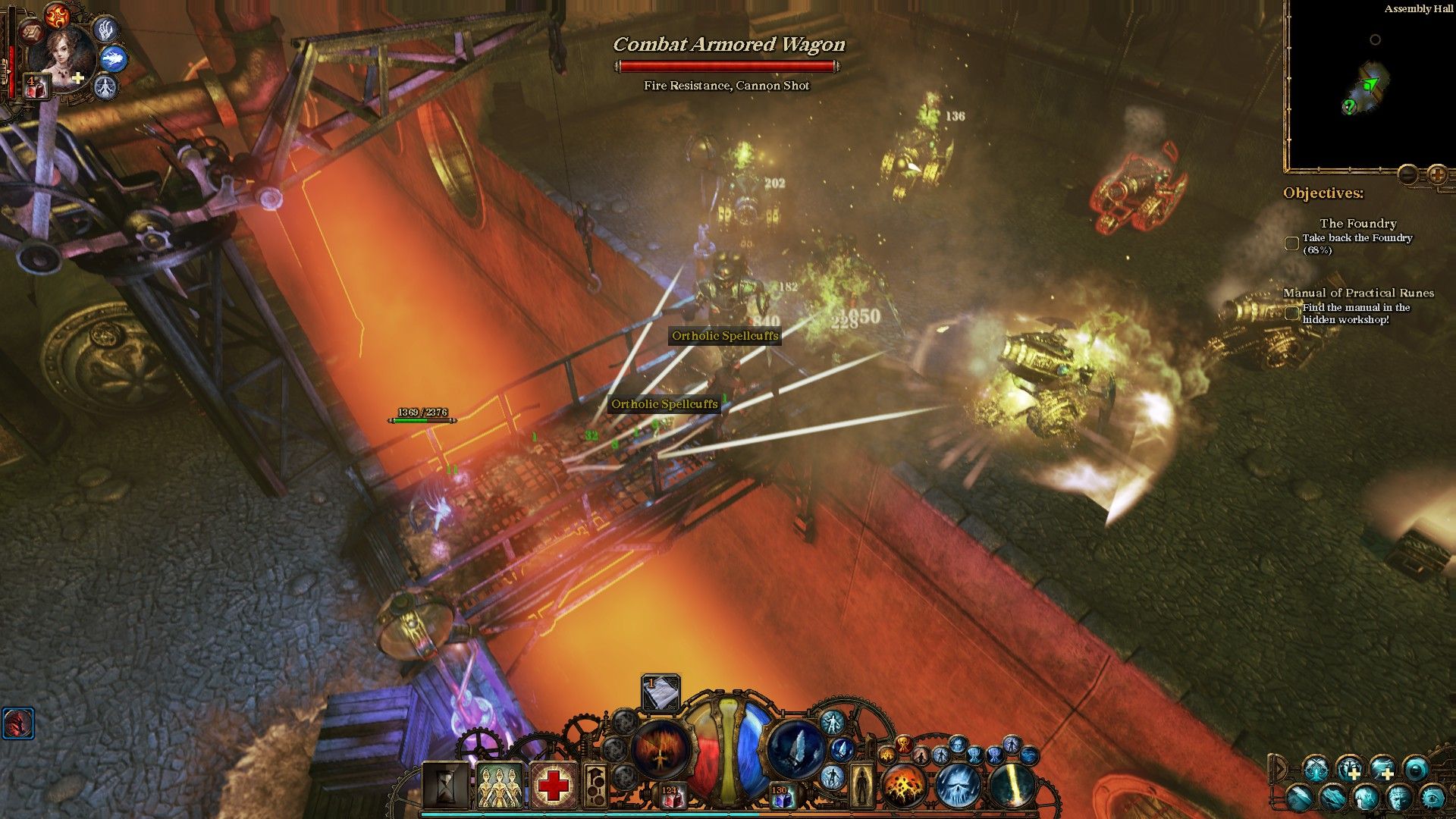This screenshot has width=1456, height=819.
Task: Cast the exploding meteor fire skill
Action: click(x=902, y=786)
